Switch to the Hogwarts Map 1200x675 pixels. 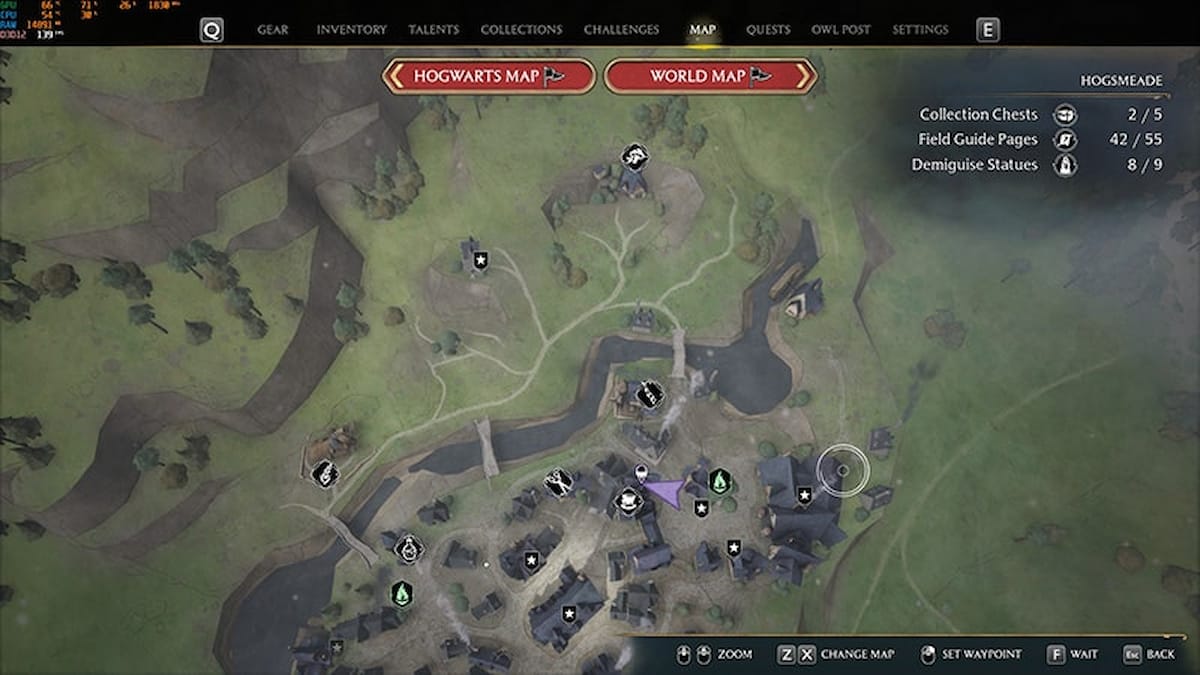pyautogui.click(x=489, y=76)
